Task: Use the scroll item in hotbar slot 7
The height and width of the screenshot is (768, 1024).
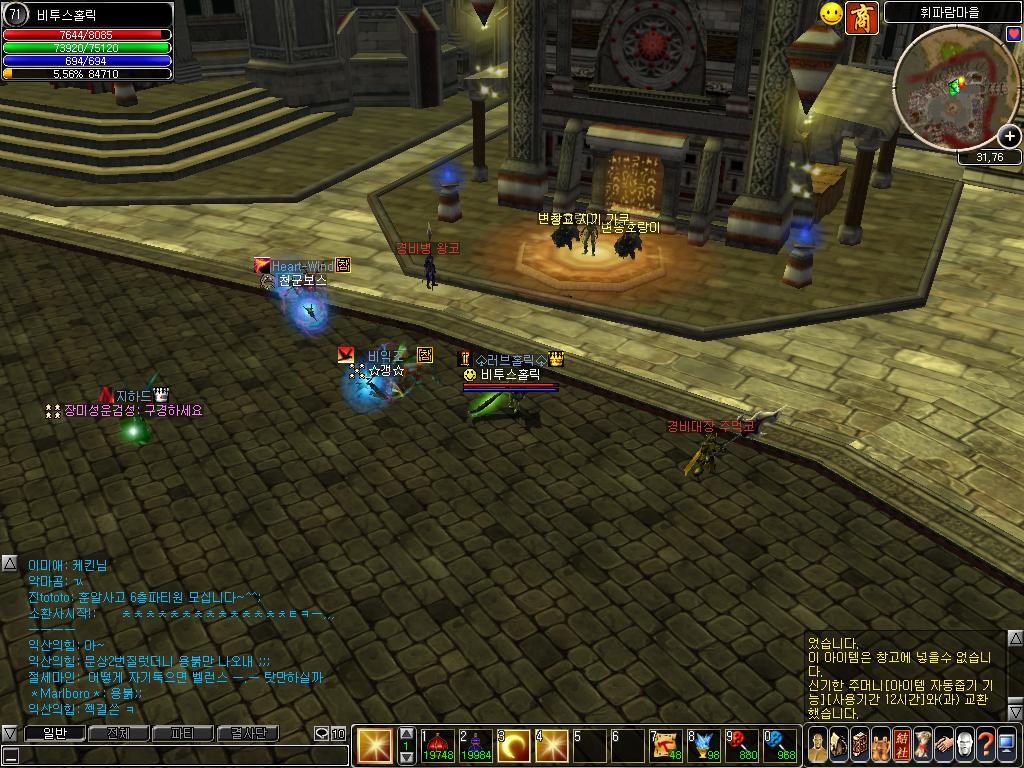Action: 667,745
